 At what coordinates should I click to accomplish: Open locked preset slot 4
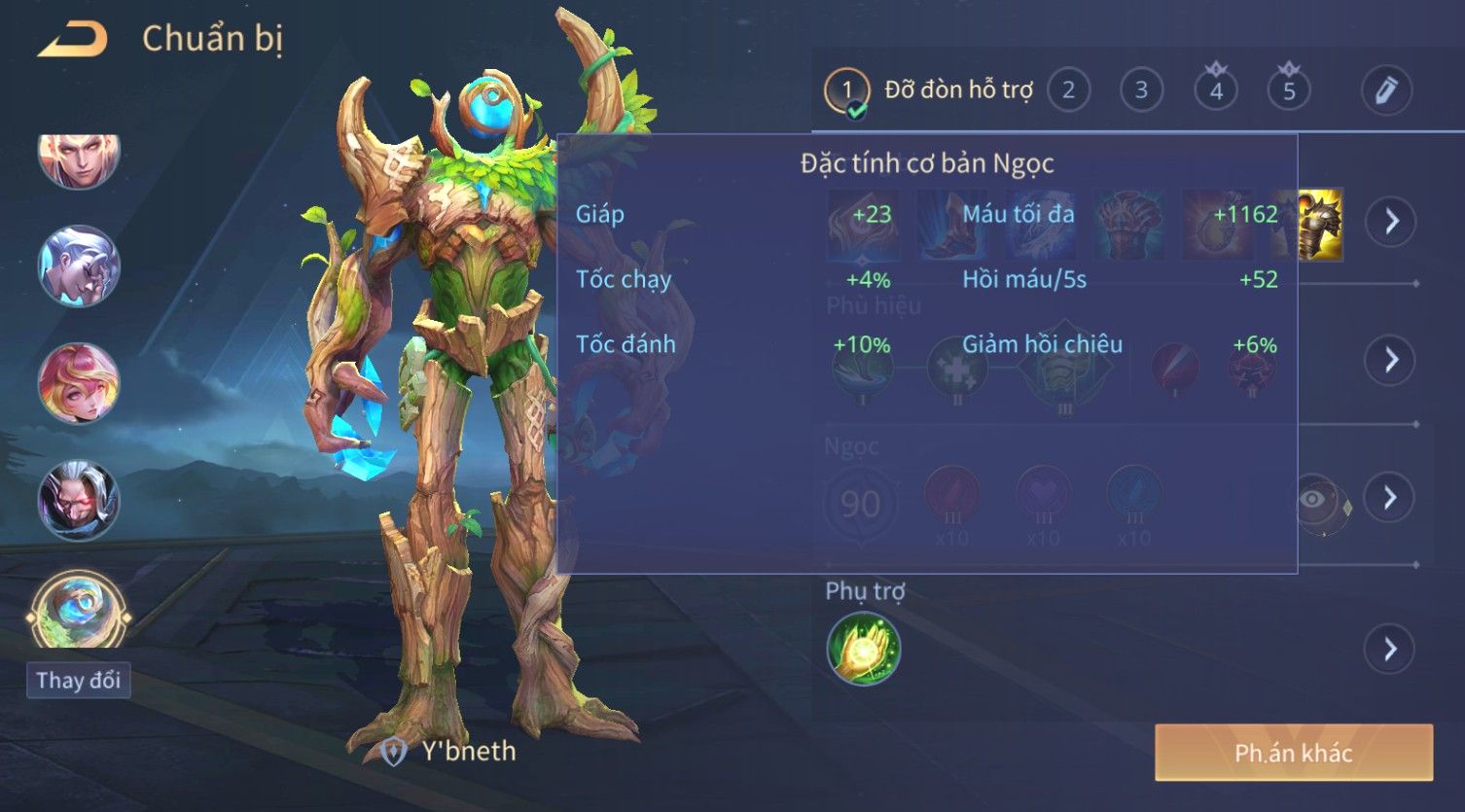click(x=1216, y=90)
